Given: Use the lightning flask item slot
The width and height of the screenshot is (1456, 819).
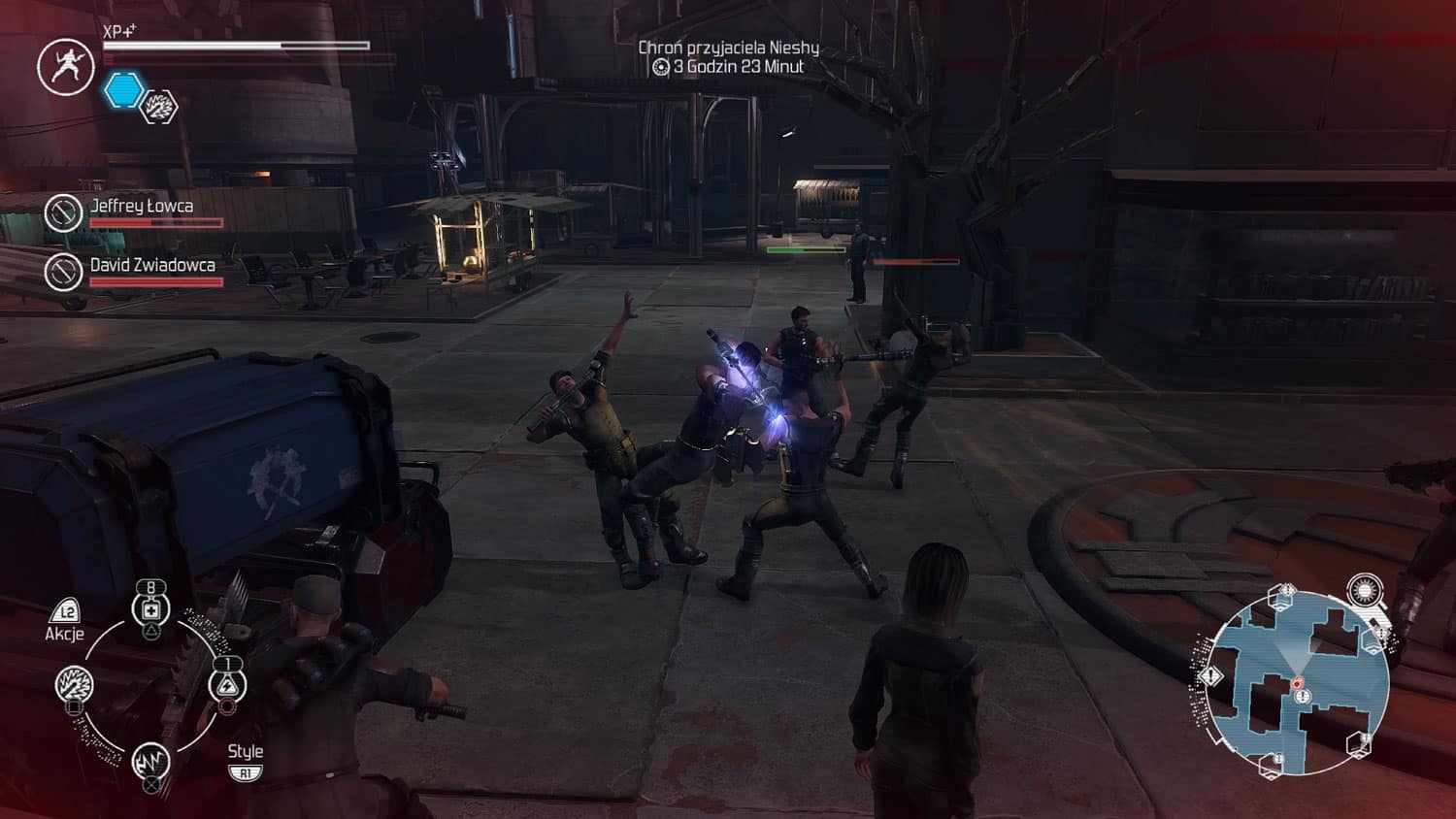Looking at the screenshot, I should (x=227, y=685).
